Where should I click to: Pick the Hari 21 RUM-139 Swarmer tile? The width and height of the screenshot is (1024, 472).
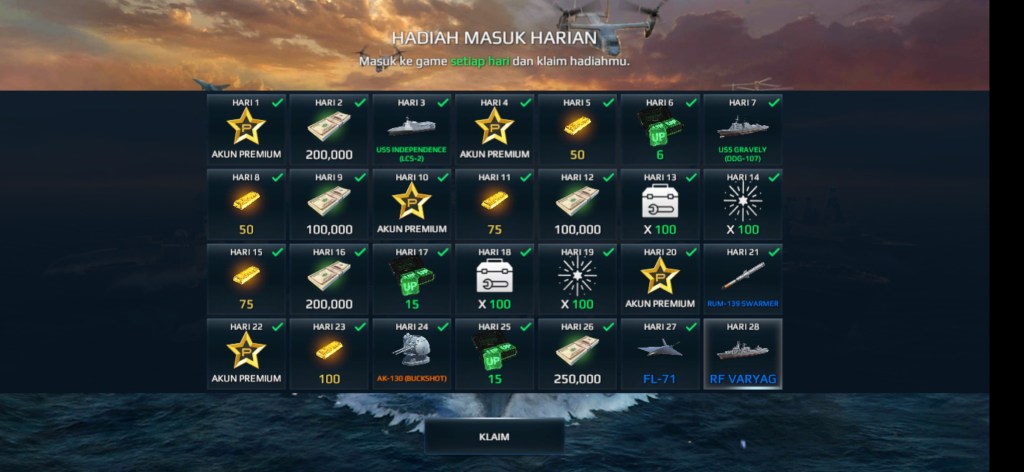(742, 279)
